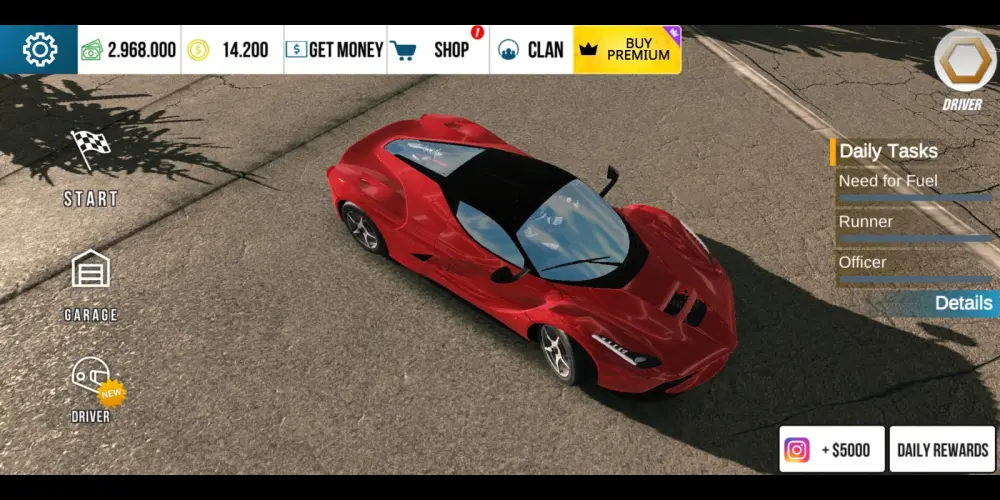Click the gold coin balance
The image size is (1000, 500).
coord(229,49)
